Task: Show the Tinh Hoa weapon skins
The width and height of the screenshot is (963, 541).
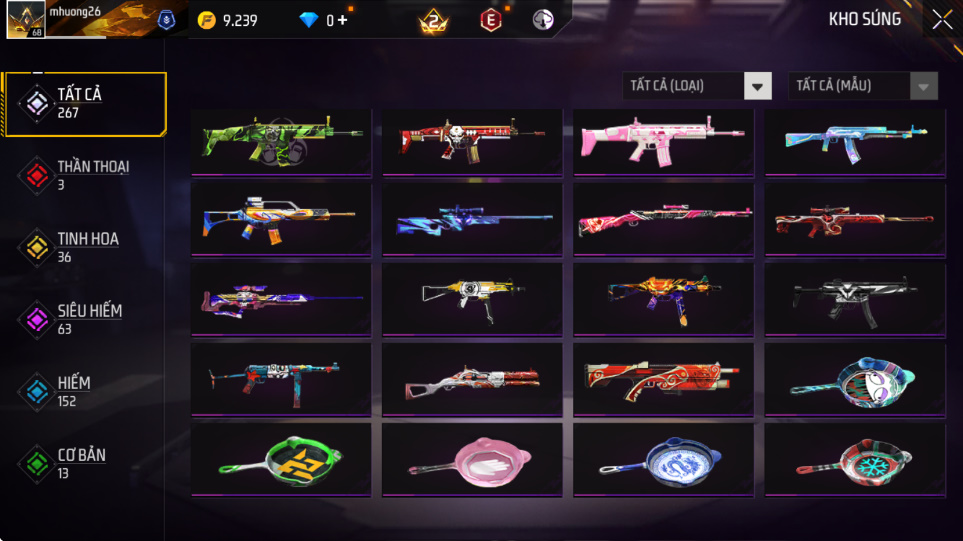Action: (x=84, y=246)
